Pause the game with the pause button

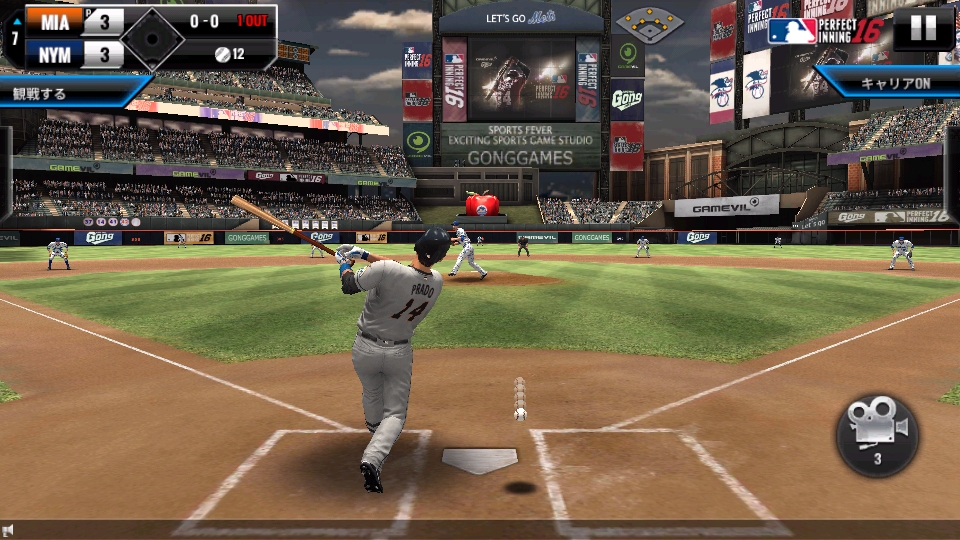coord(923,28)
